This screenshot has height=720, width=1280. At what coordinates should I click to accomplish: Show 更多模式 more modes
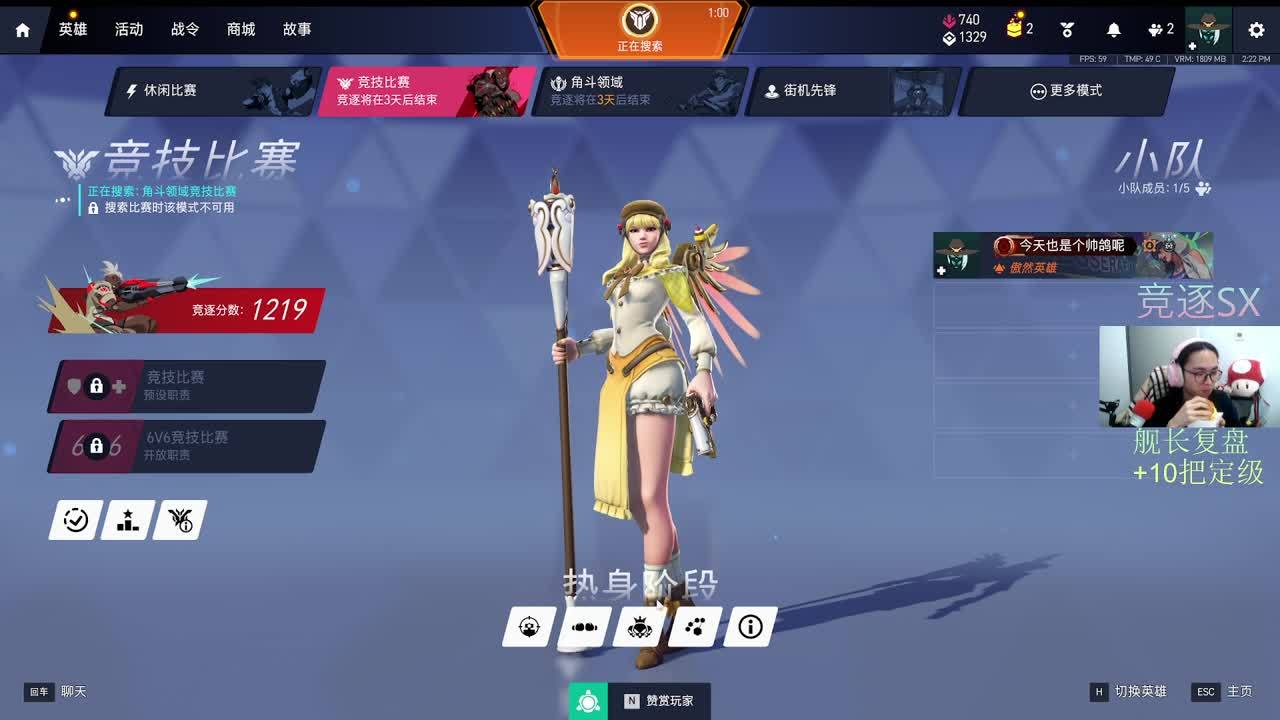pos(1066,91)
